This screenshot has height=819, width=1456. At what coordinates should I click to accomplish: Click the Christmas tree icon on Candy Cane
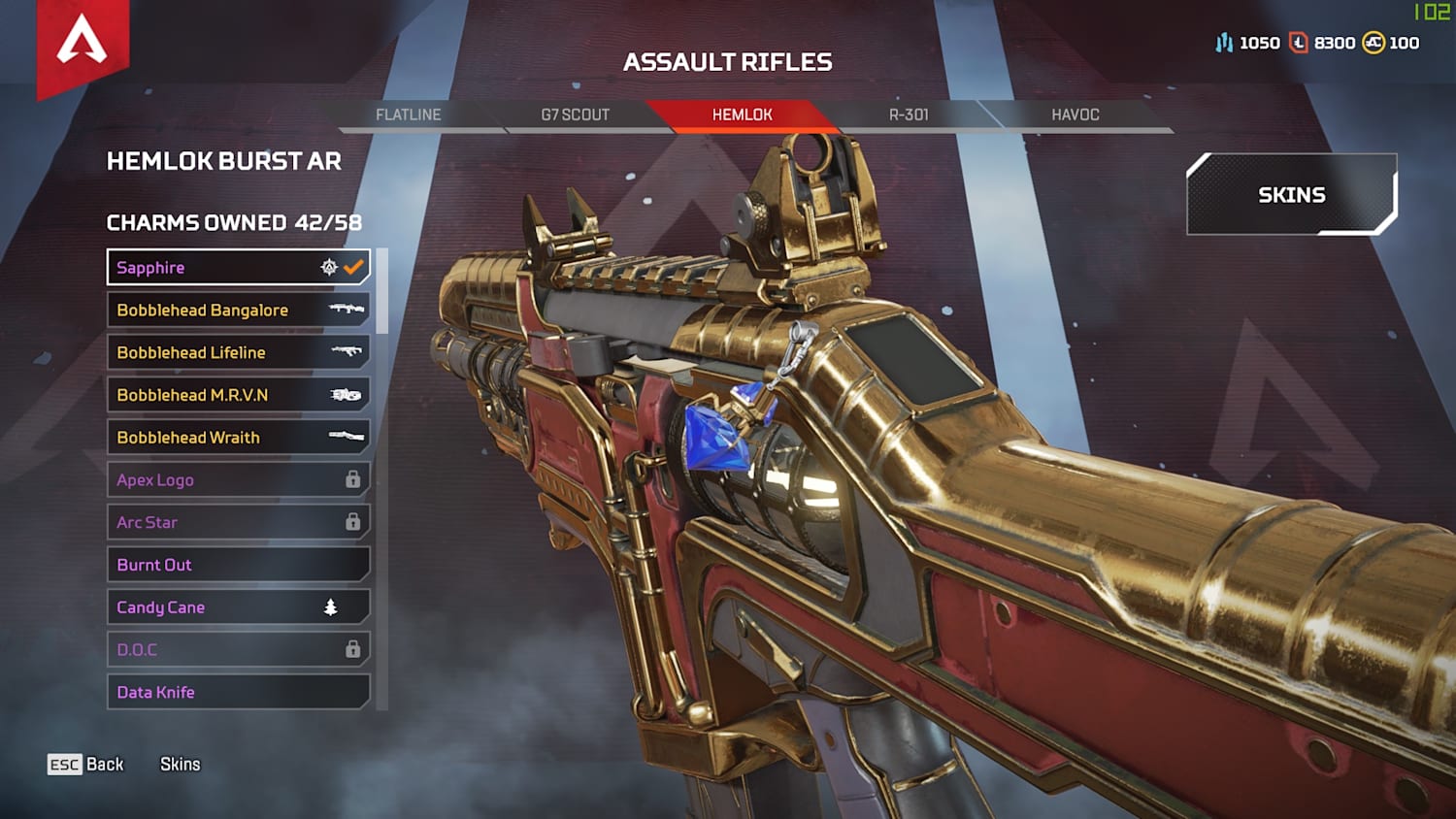coord(330,606)
